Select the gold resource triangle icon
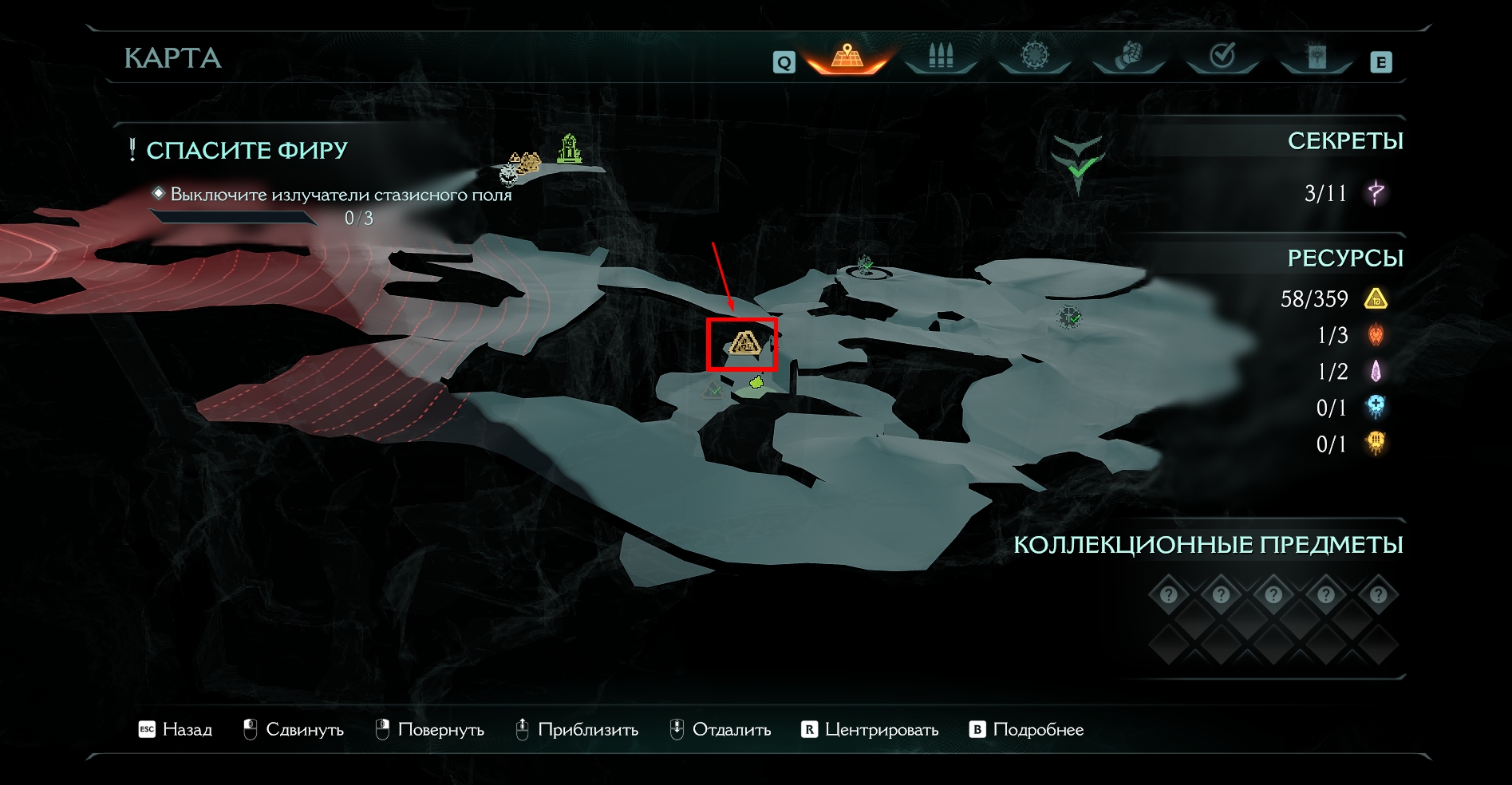The image size is (1512, 785). click(1376, 299)
